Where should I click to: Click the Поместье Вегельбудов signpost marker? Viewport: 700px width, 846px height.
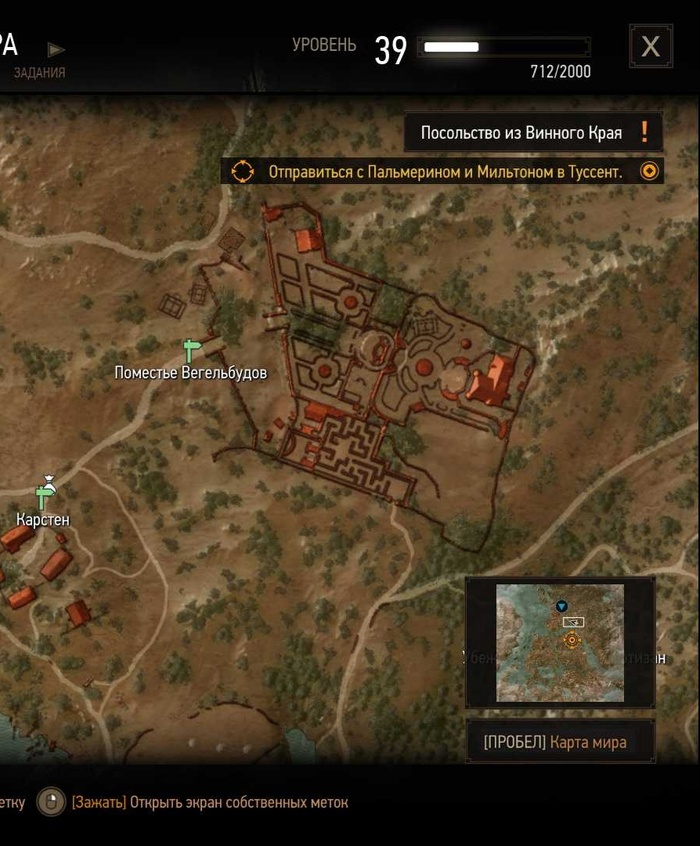(192, 351)
